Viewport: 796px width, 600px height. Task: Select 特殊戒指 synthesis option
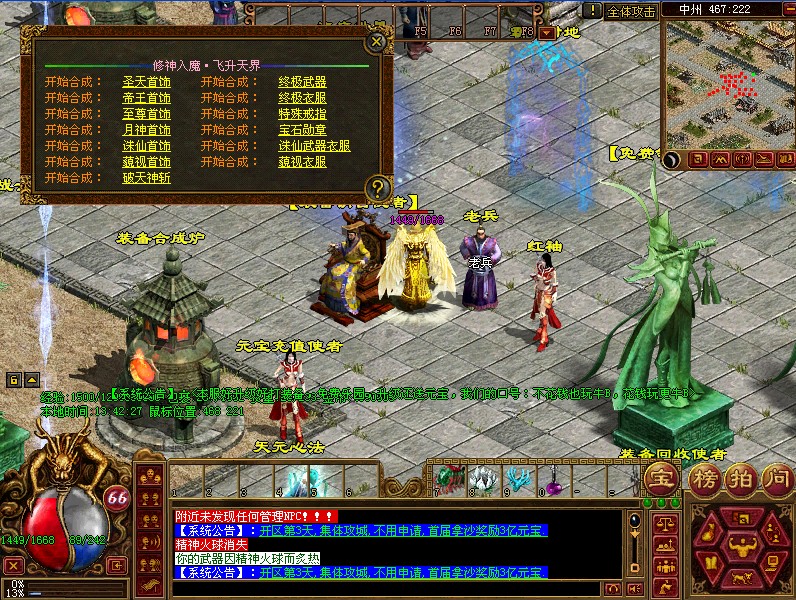pos(302,114)
